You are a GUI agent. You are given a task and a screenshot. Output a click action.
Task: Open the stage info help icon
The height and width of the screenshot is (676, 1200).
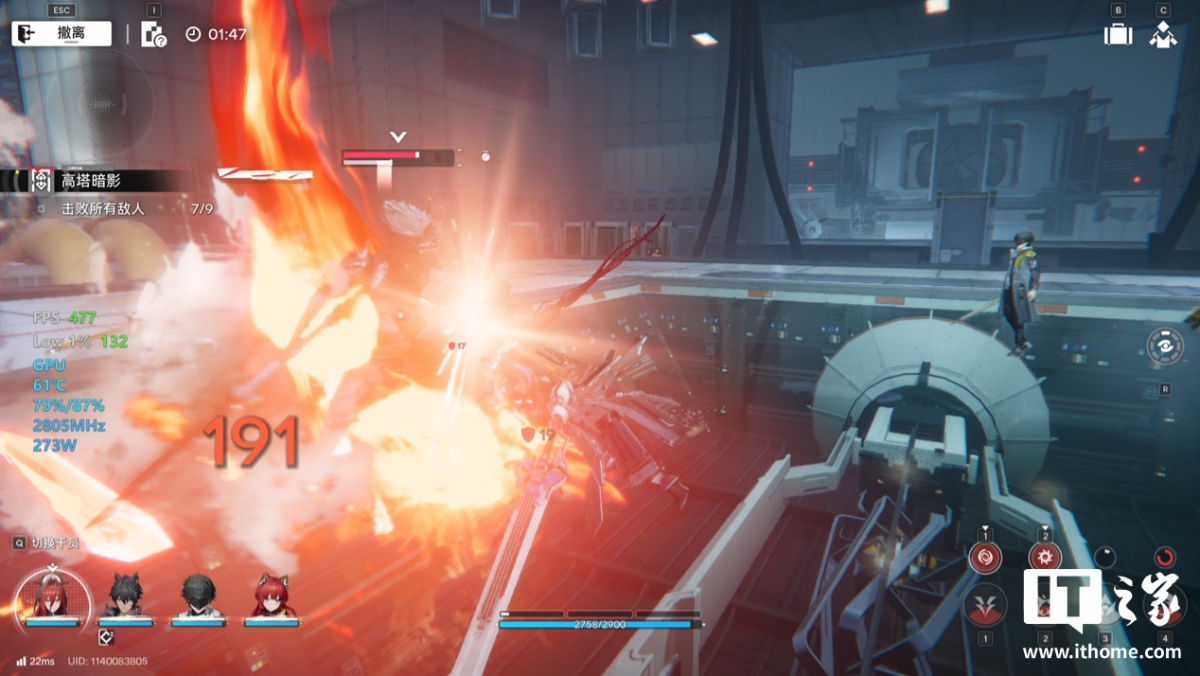coord(153,35)
